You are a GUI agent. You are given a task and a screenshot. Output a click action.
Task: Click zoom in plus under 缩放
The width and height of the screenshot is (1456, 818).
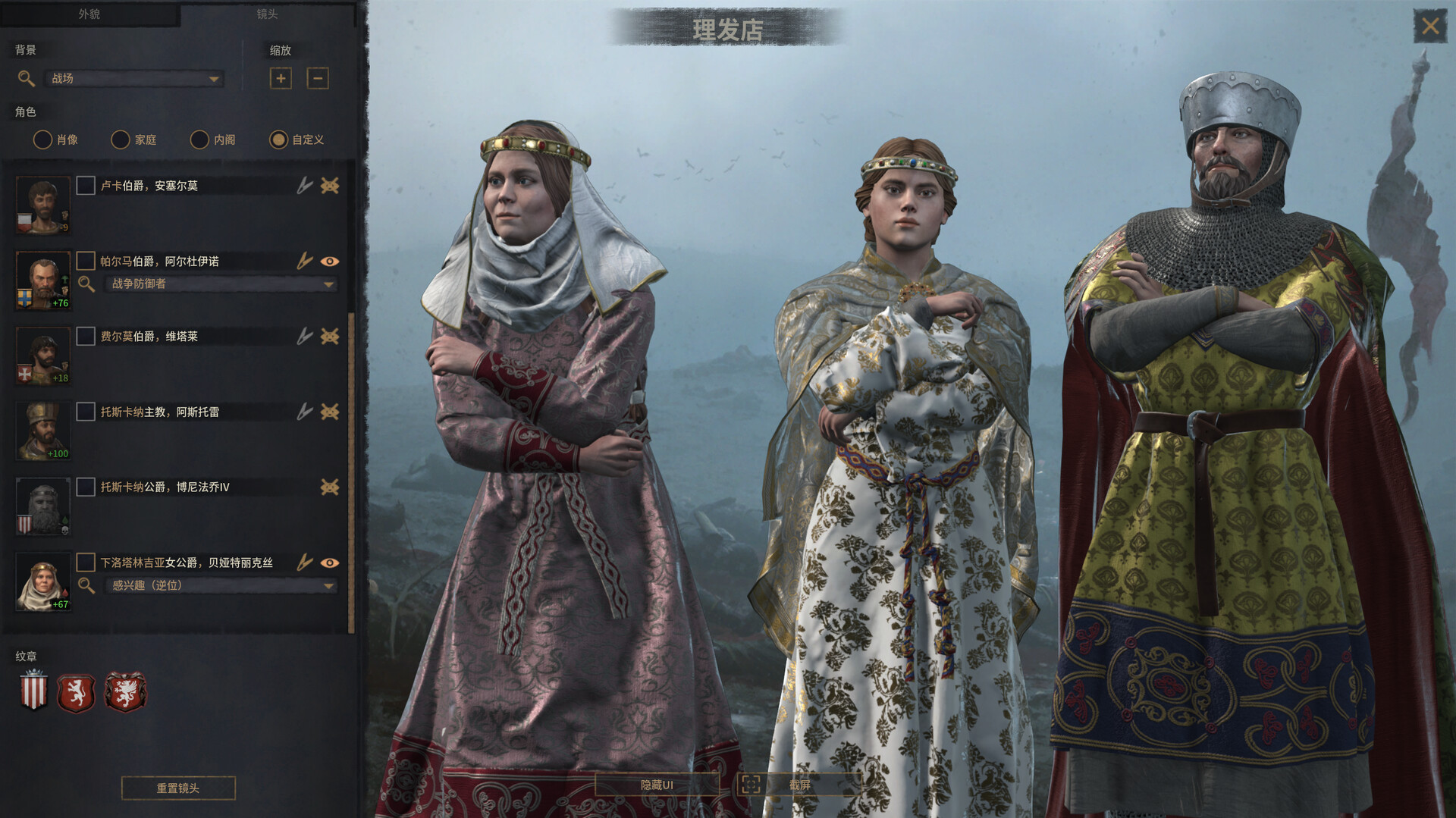coord(281,78)
